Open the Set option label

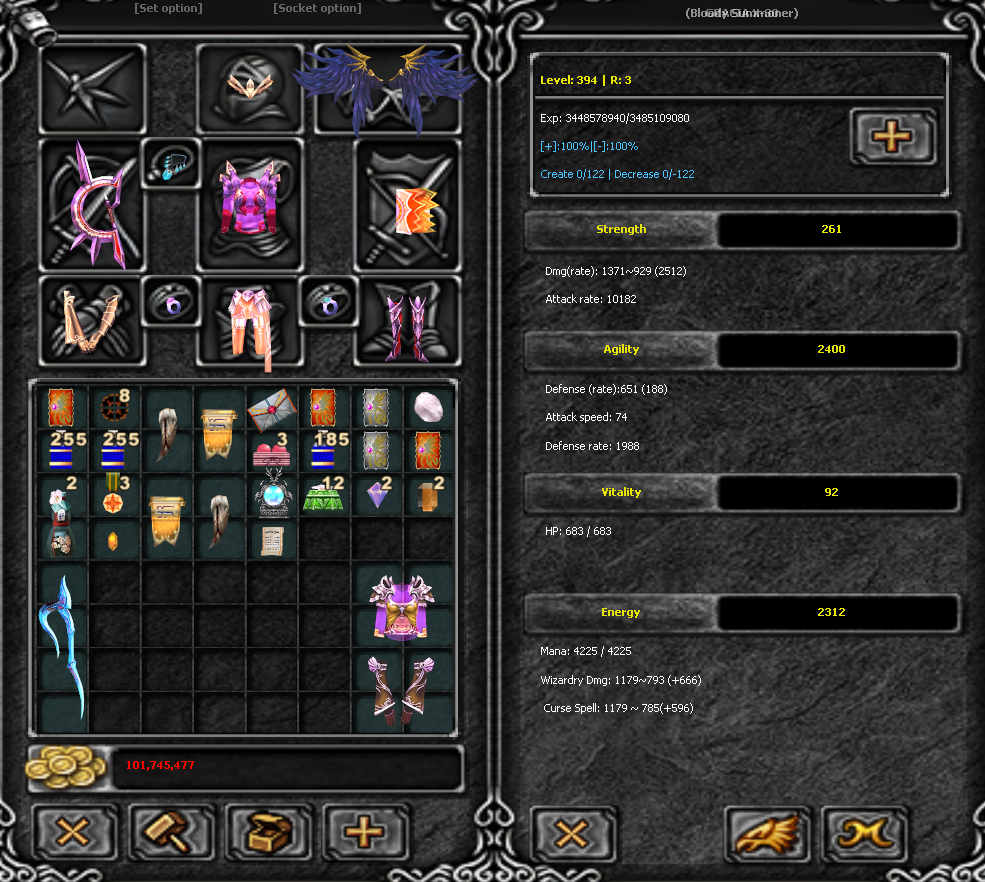coord(168,9)
